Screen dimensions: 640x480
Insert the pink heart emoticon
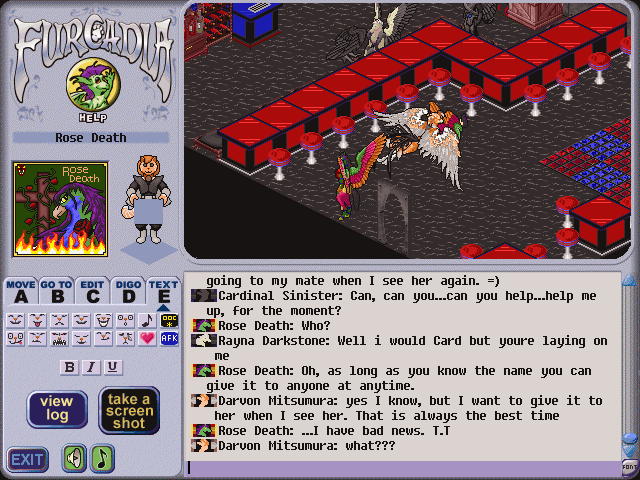[x=148, y=338]
